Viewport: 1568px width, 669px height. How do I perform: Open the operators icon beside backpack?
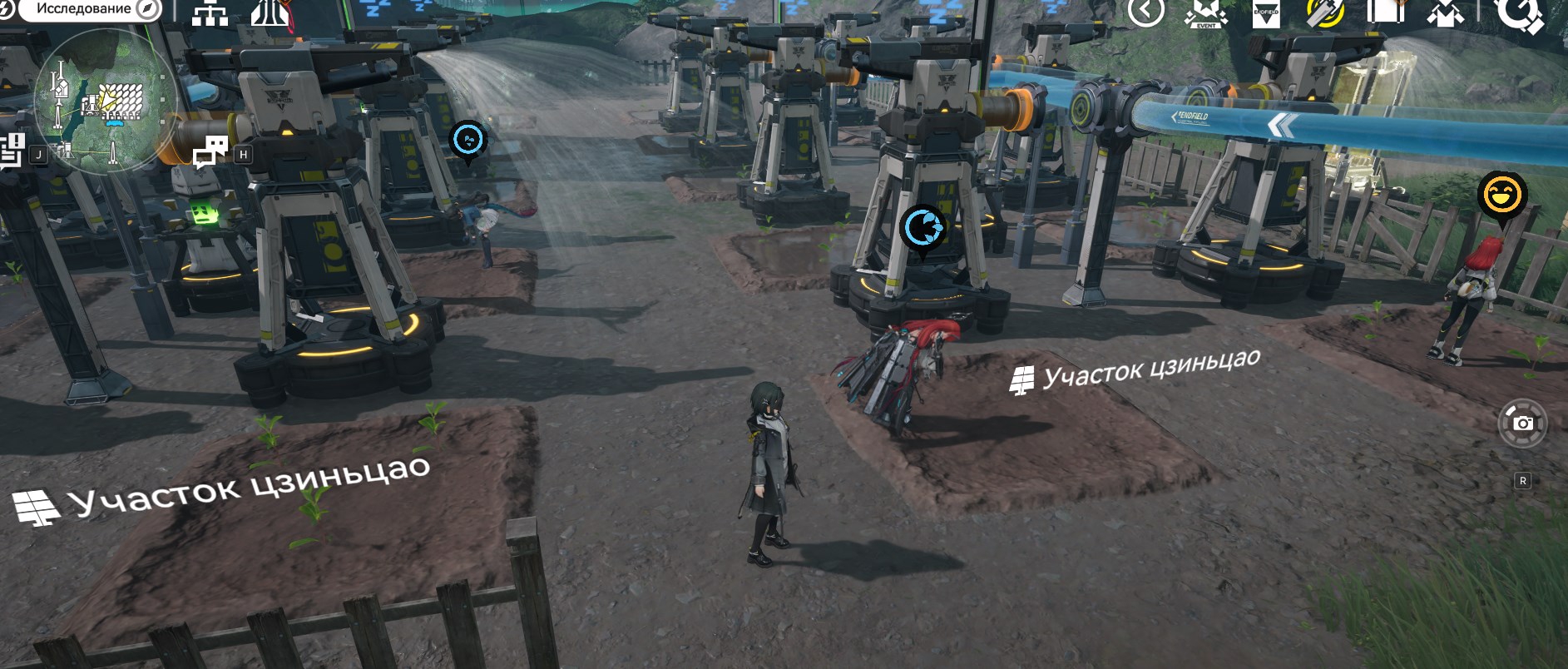click(1446, 12)
